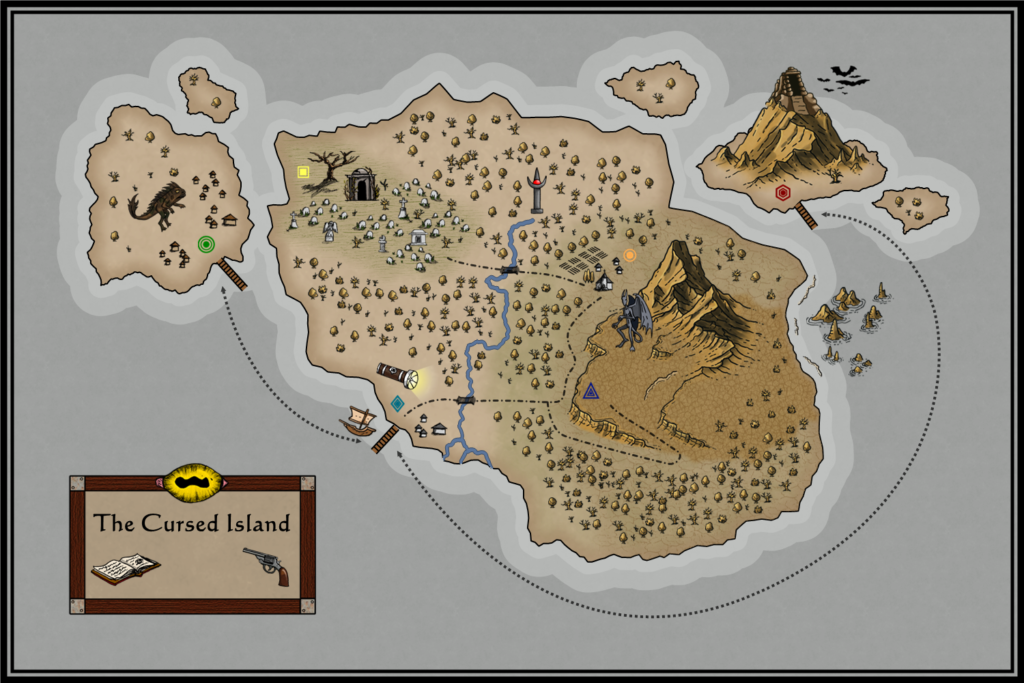Select the yellow square marker by the crypt
The width and height of the screenshot is (1024, 683).
303,172
